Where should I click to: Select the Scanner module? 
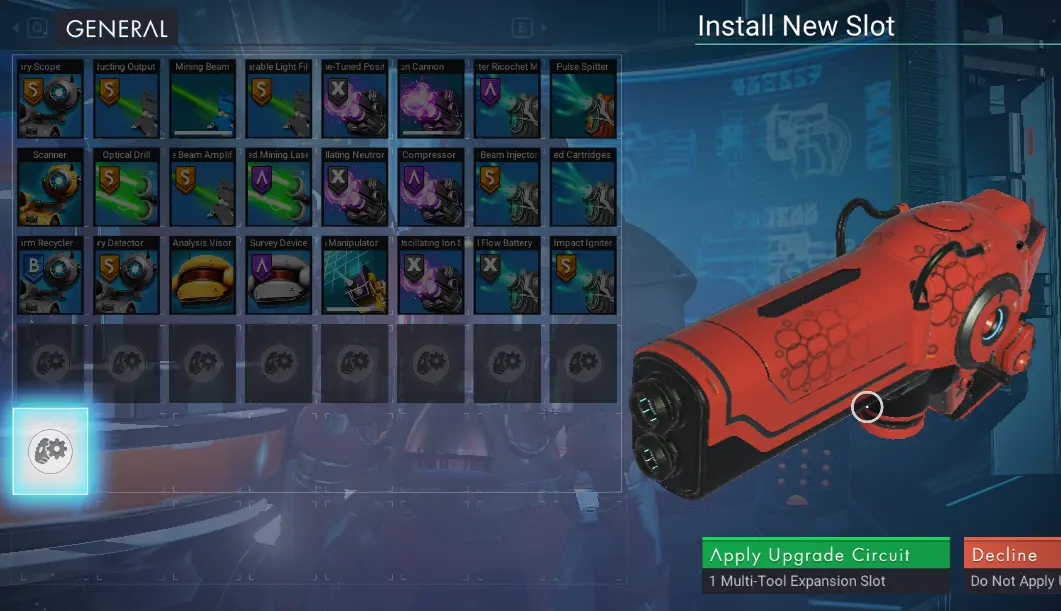point(50,188)
